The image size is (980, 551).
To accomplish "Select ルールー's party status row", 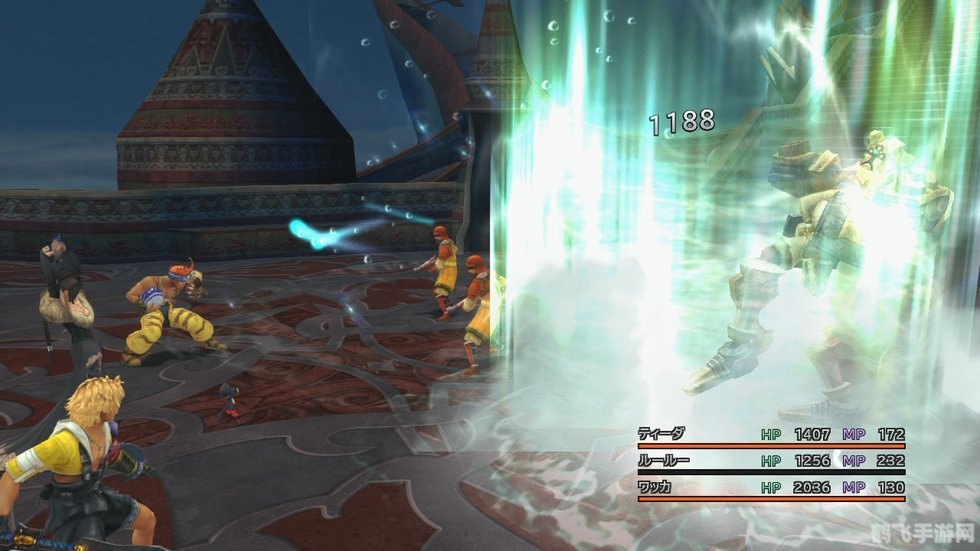I will coord(770,462).
